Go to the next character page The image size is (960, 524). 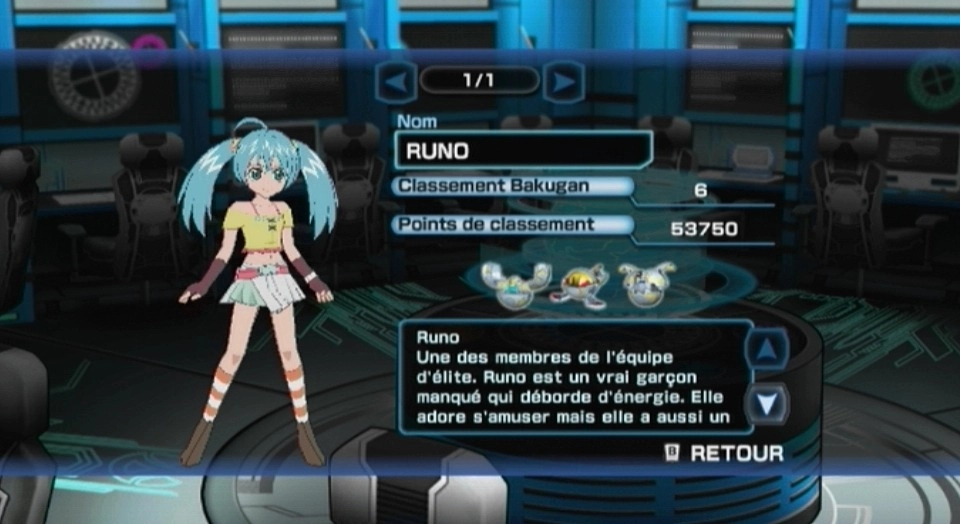(564, 82)
